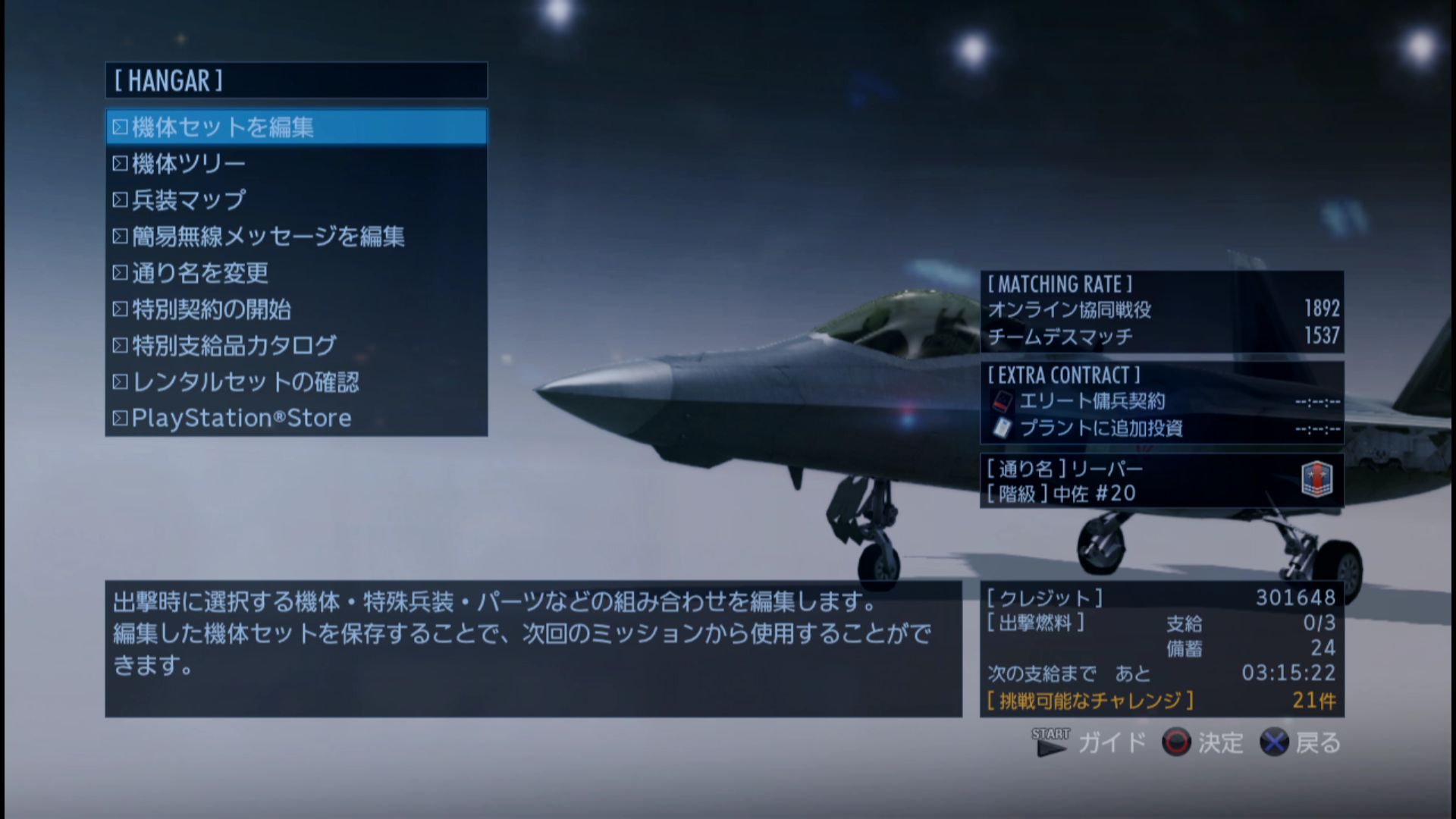
Task: Choose レンタルセットの確認 menu item
Action: pyautogui.click(x=296, y=381)
